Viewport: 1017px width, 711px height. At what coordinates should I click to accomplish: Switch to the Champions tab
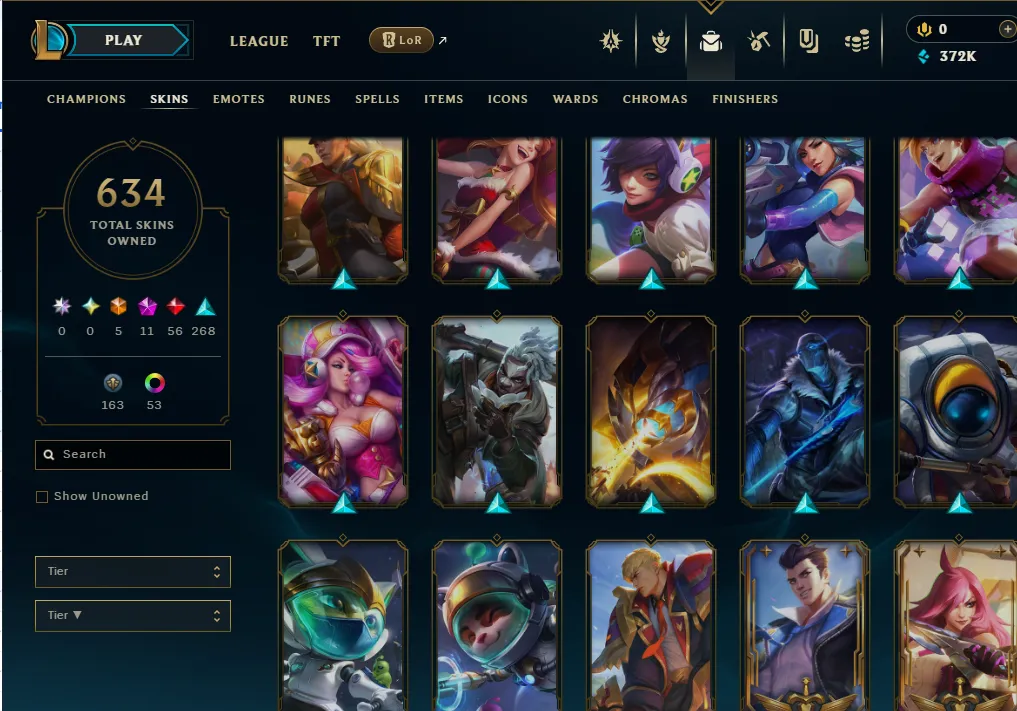pyautogui.click(x=86, y=99)
